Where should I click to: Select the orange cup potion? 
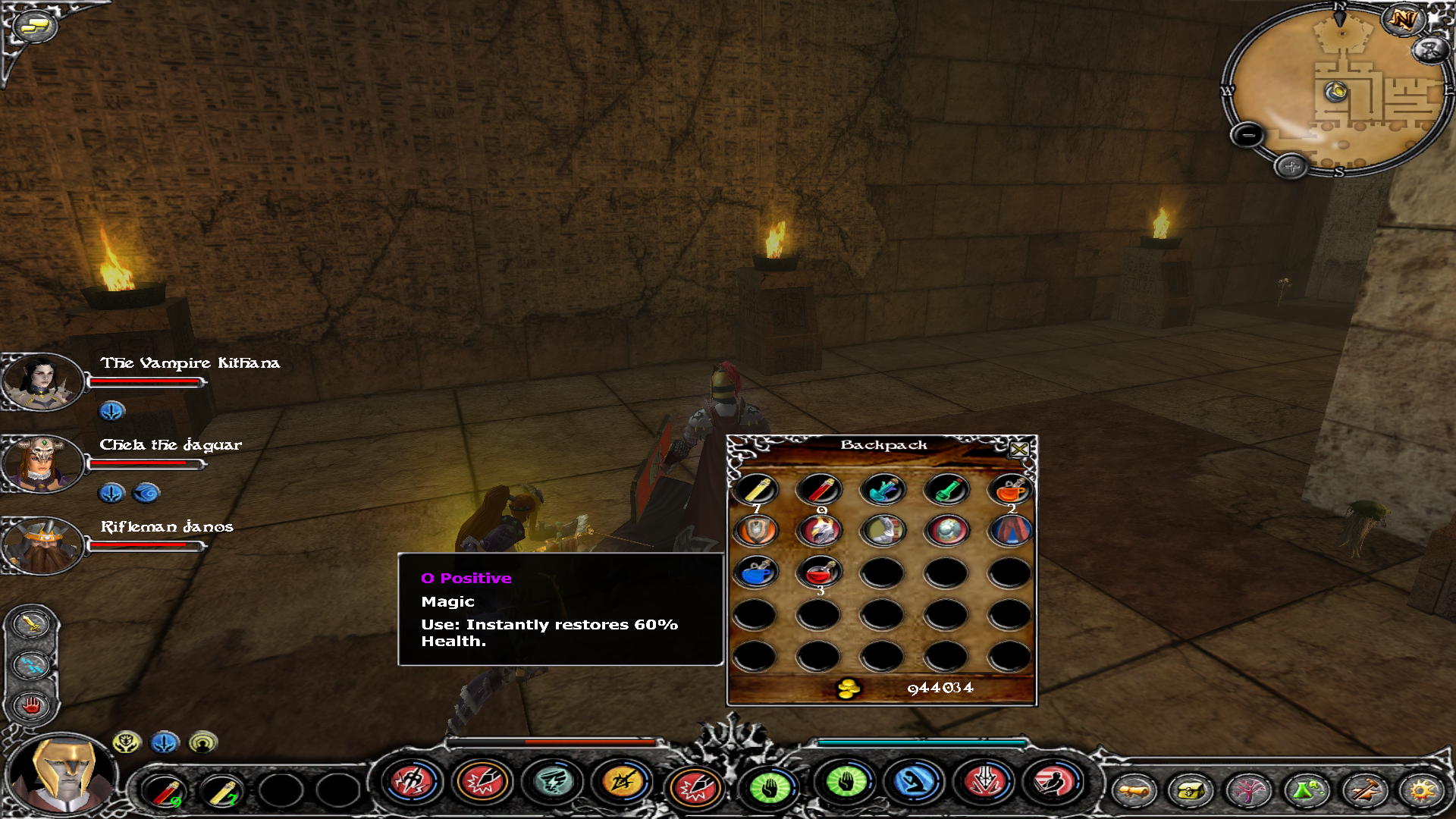click(1009, 490)
